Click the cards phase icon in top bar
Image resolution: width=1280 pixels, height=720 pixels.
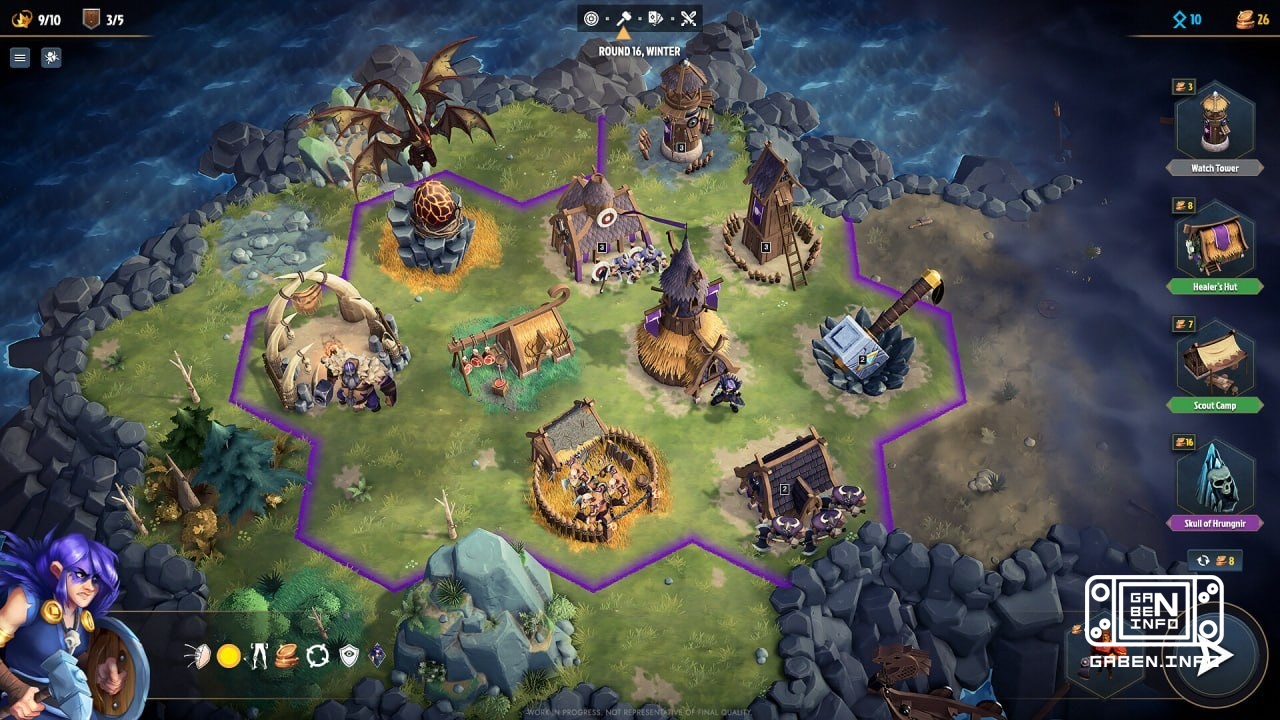(x=656, y=17)
